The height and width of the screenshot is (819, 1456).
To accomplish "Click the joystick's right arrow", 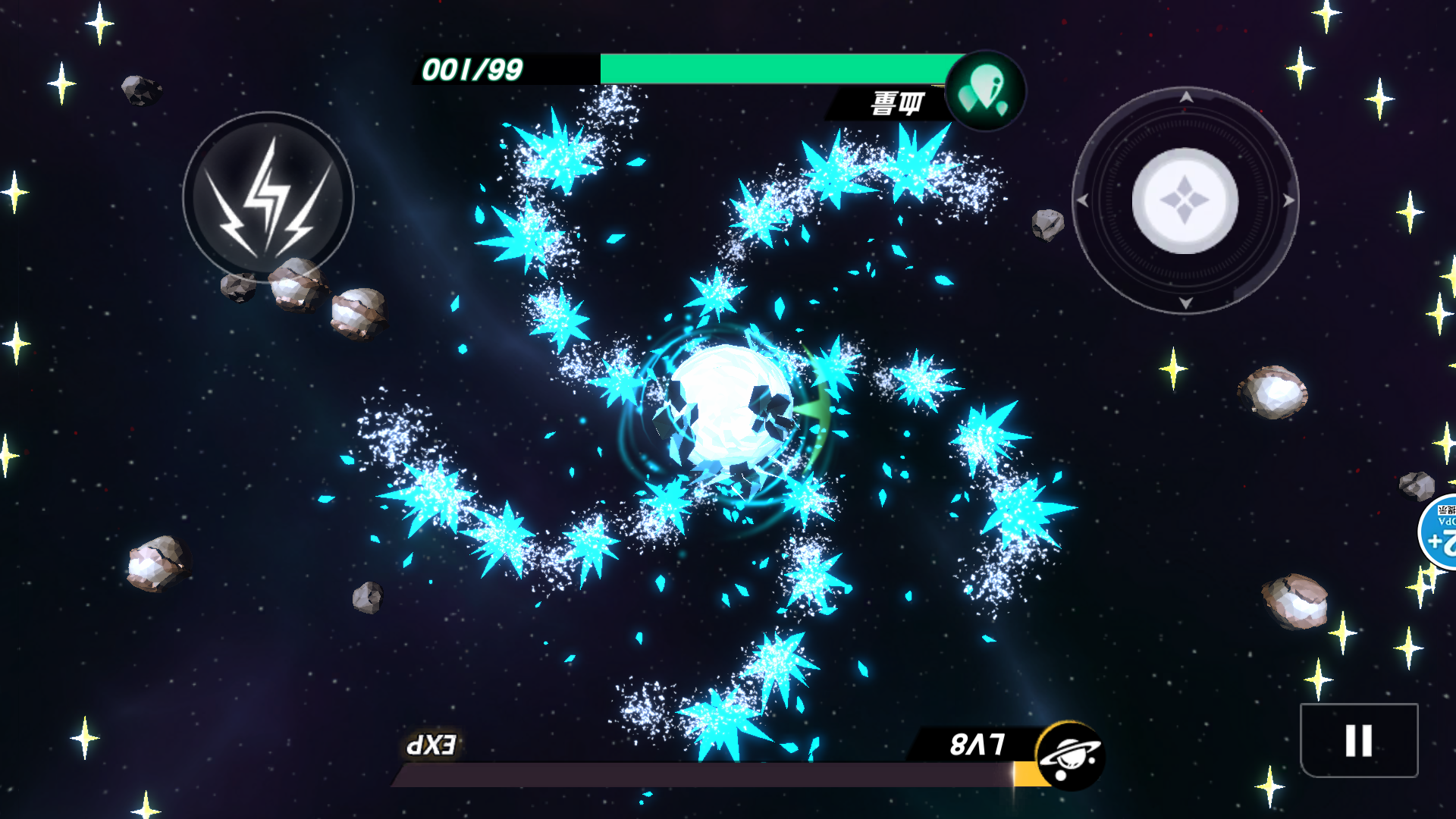I will click(x=1288, y=201).
